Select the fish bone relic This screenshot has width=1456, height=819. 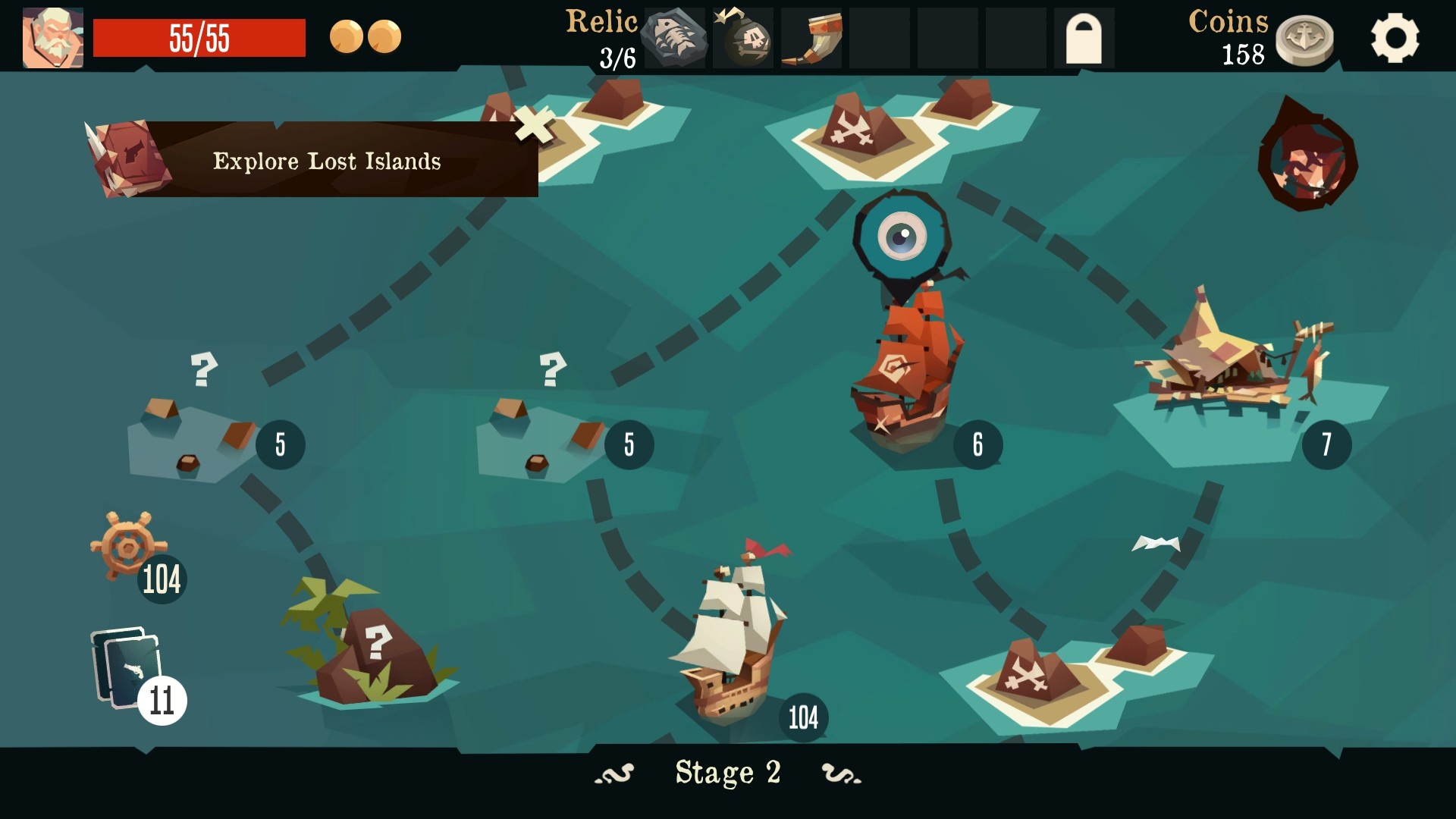click(674, 36)
